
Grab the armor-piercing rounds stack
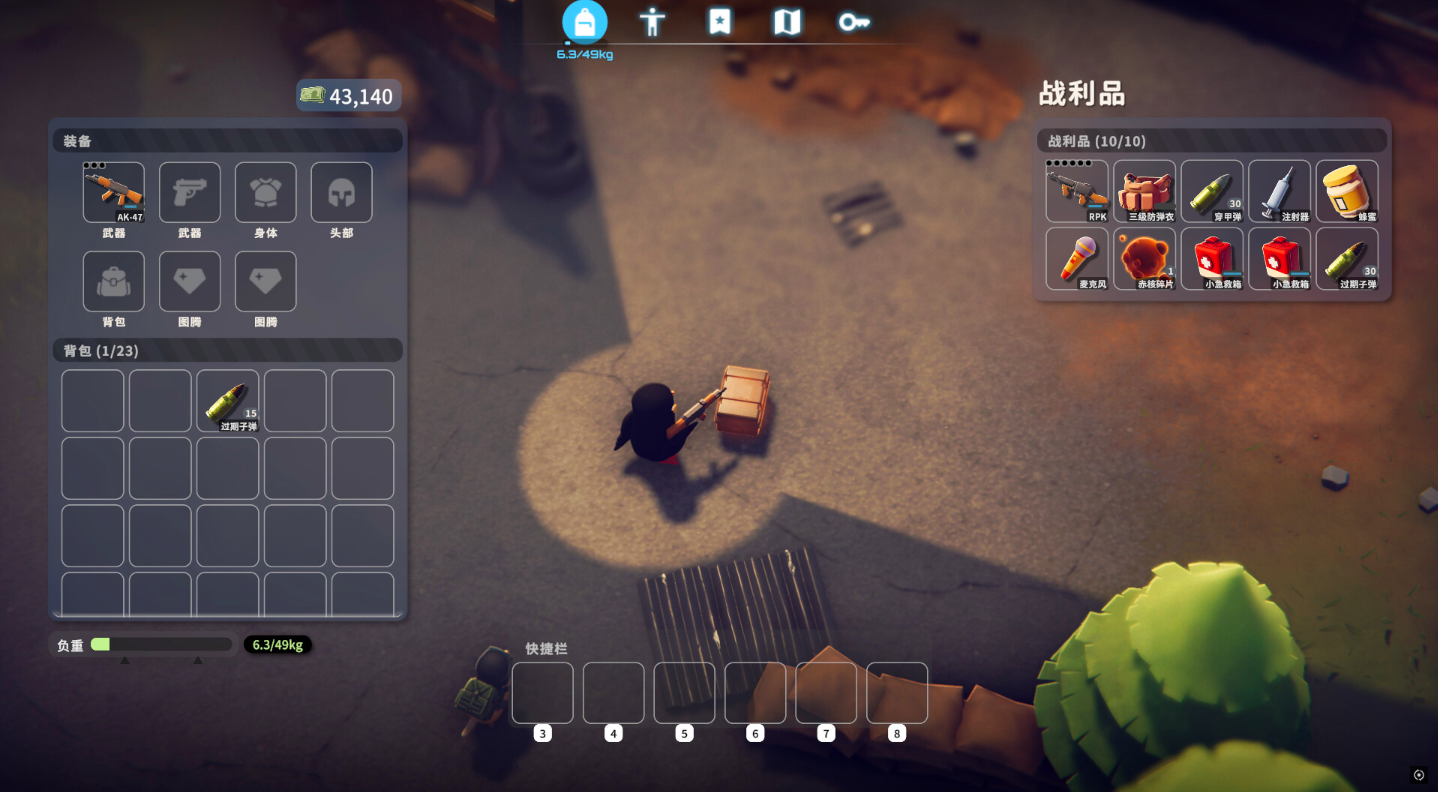pos(1212,191)
